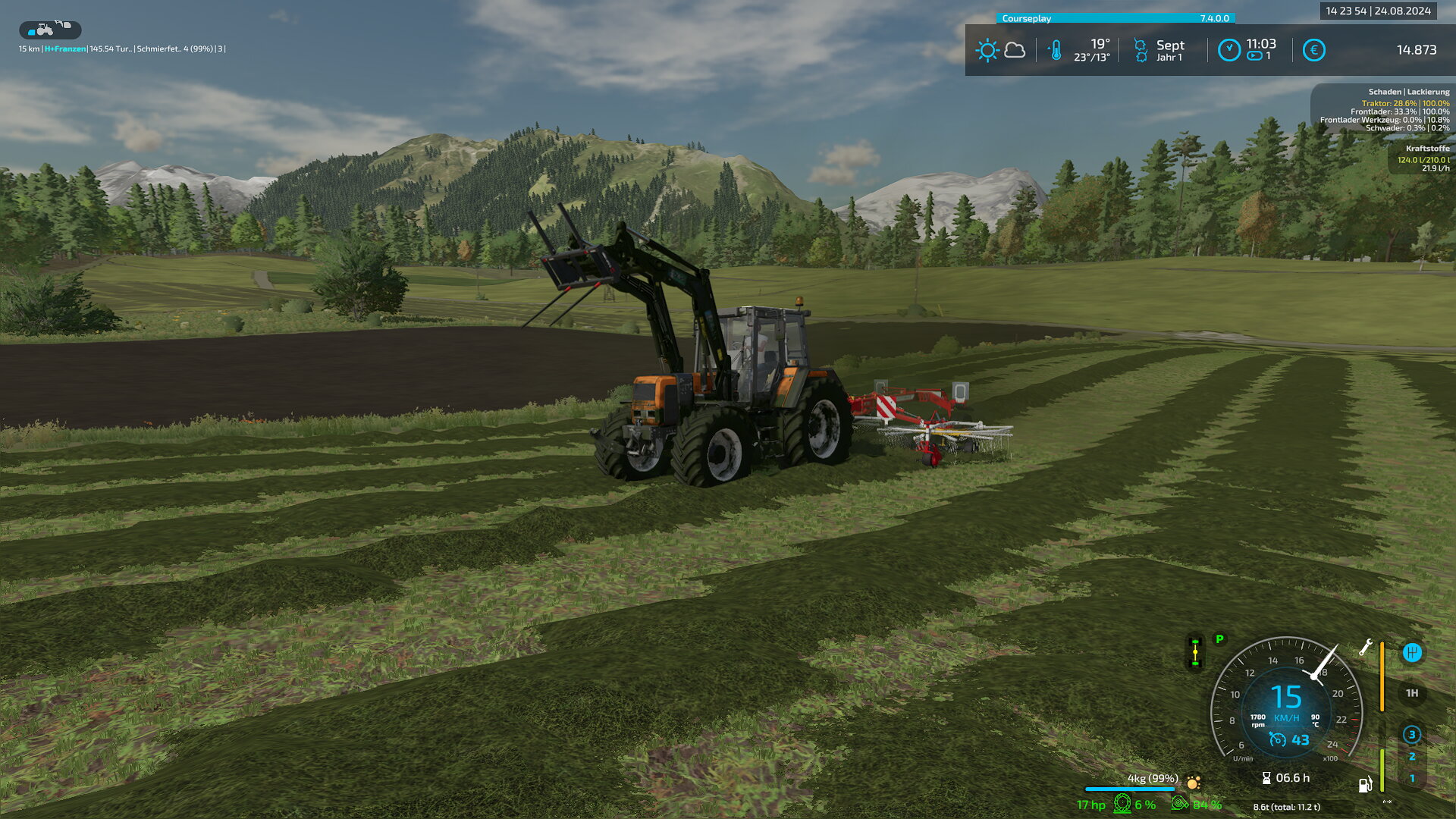Click the blue gearshift icon
The height and width of the screenshot is (819, 1456).
click(1411, 652)
